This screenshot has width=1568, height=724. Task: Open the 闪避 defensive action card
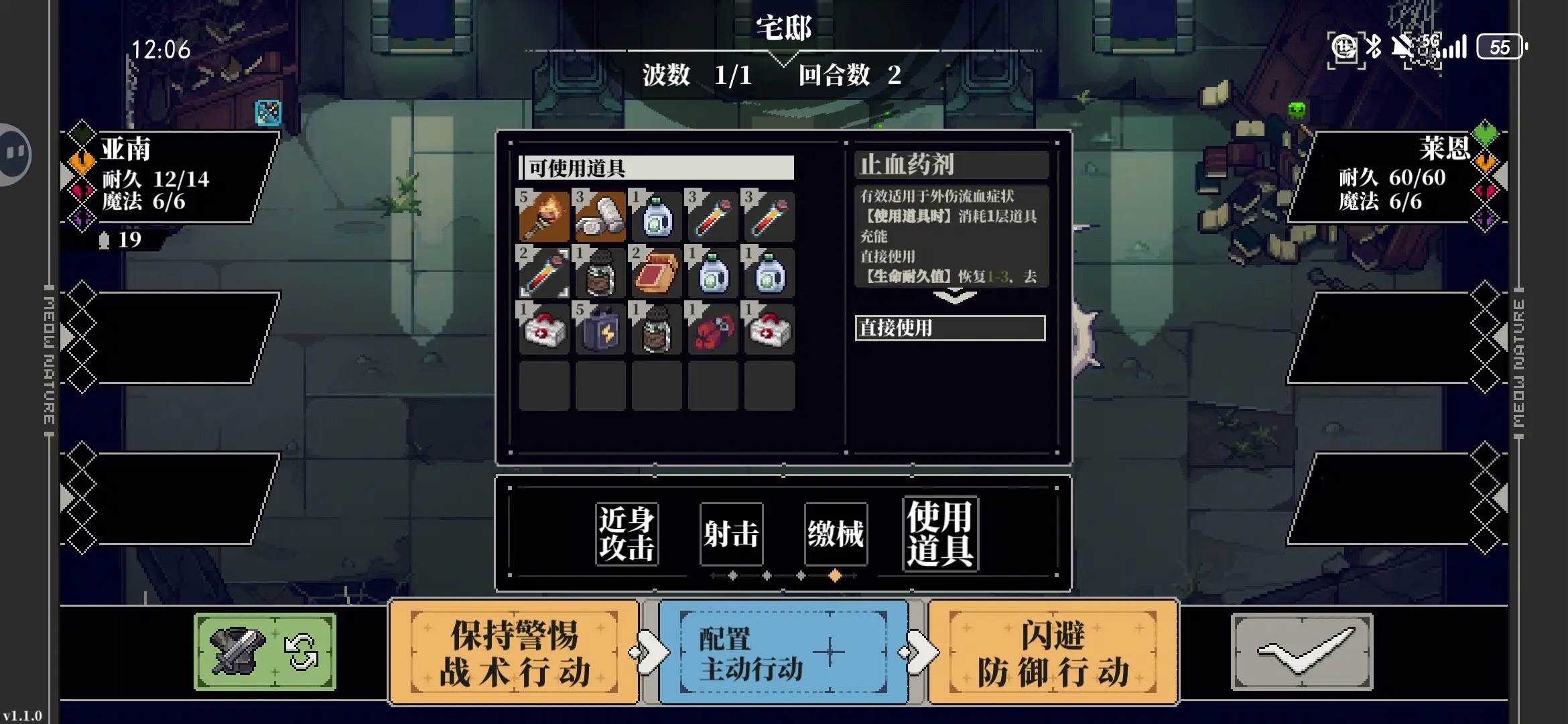(1053, 652)
